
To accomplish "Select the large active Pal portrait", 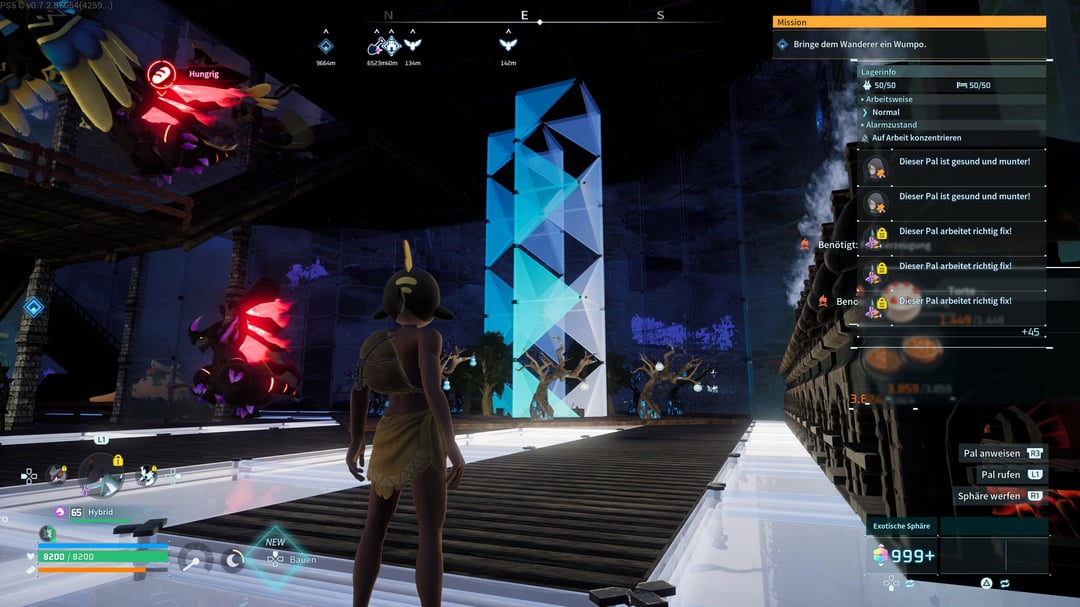I will 100,473.
